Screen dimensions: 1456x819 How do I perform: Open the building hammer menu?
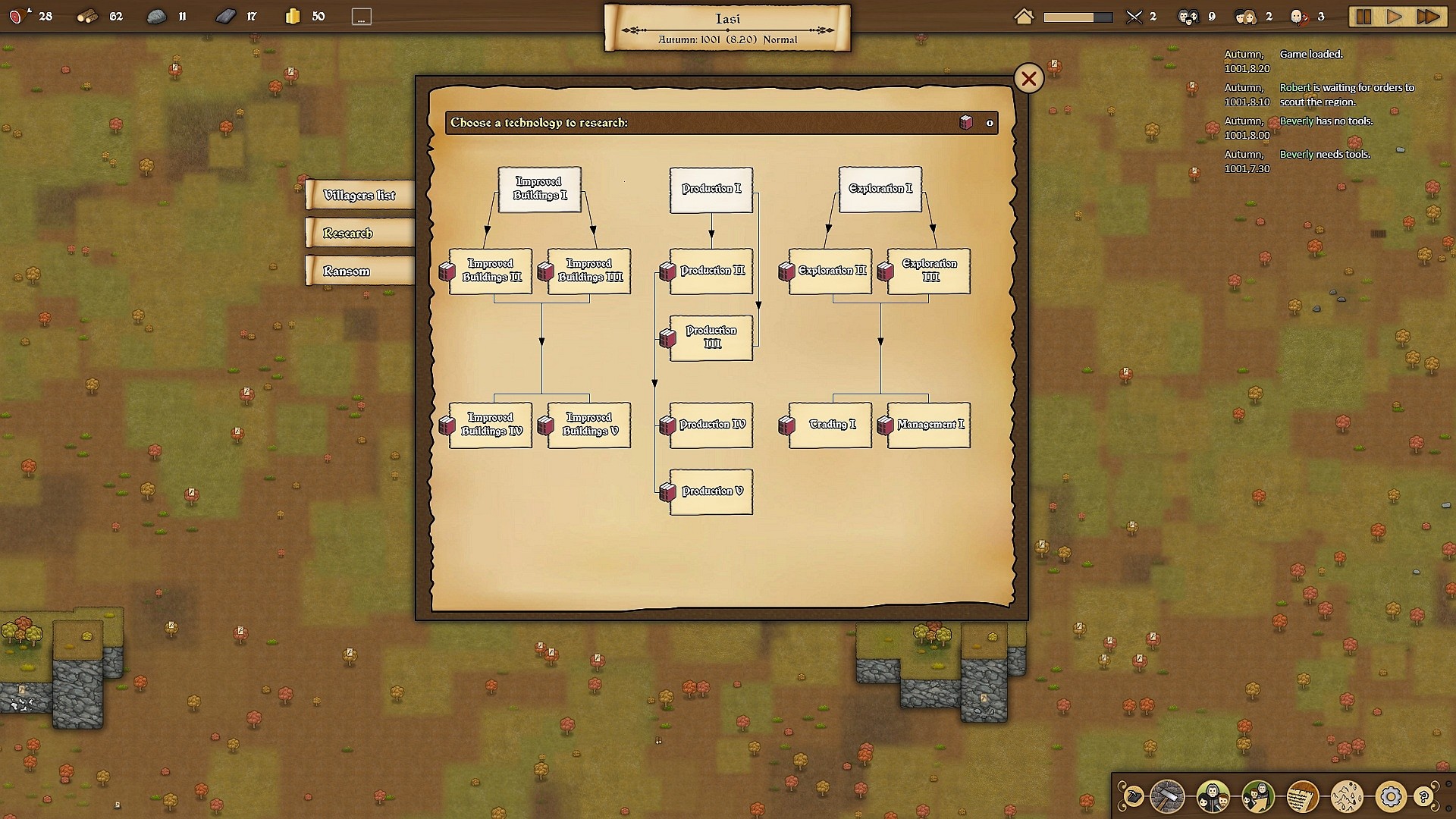pos(1166,796)
